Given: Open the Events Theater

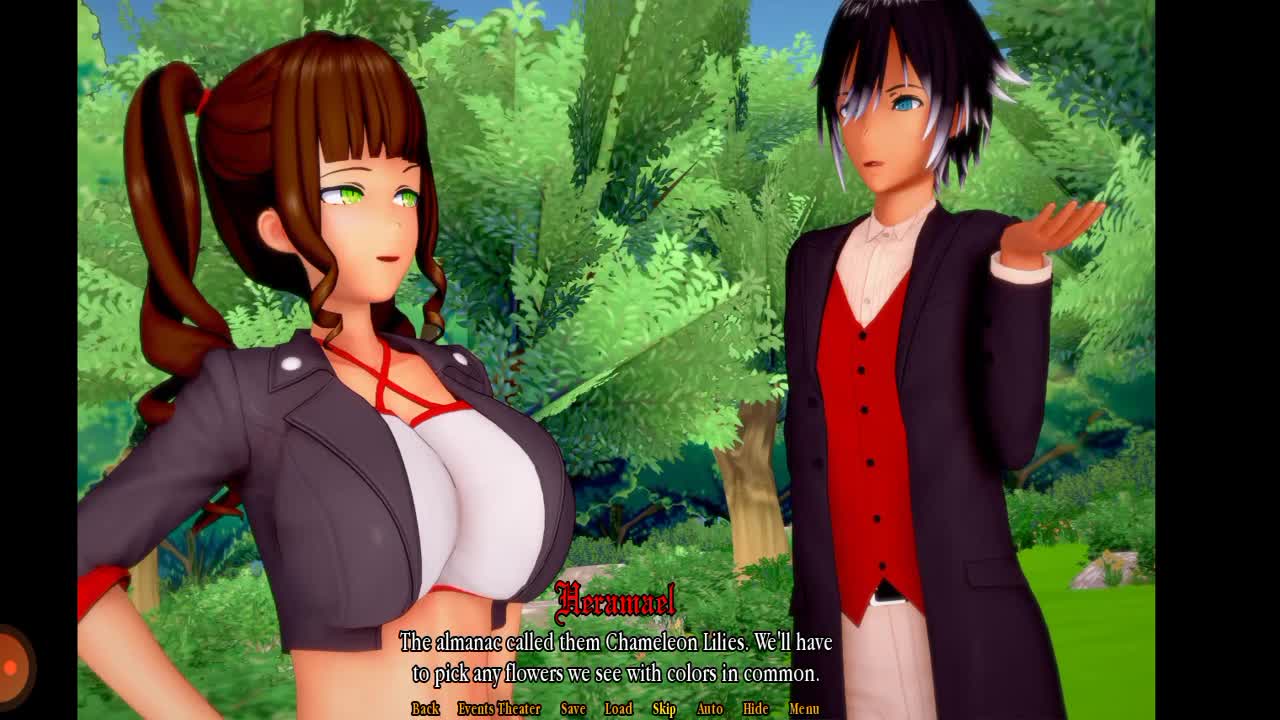Looking at the screenshot, I should [x=499, y=709].
